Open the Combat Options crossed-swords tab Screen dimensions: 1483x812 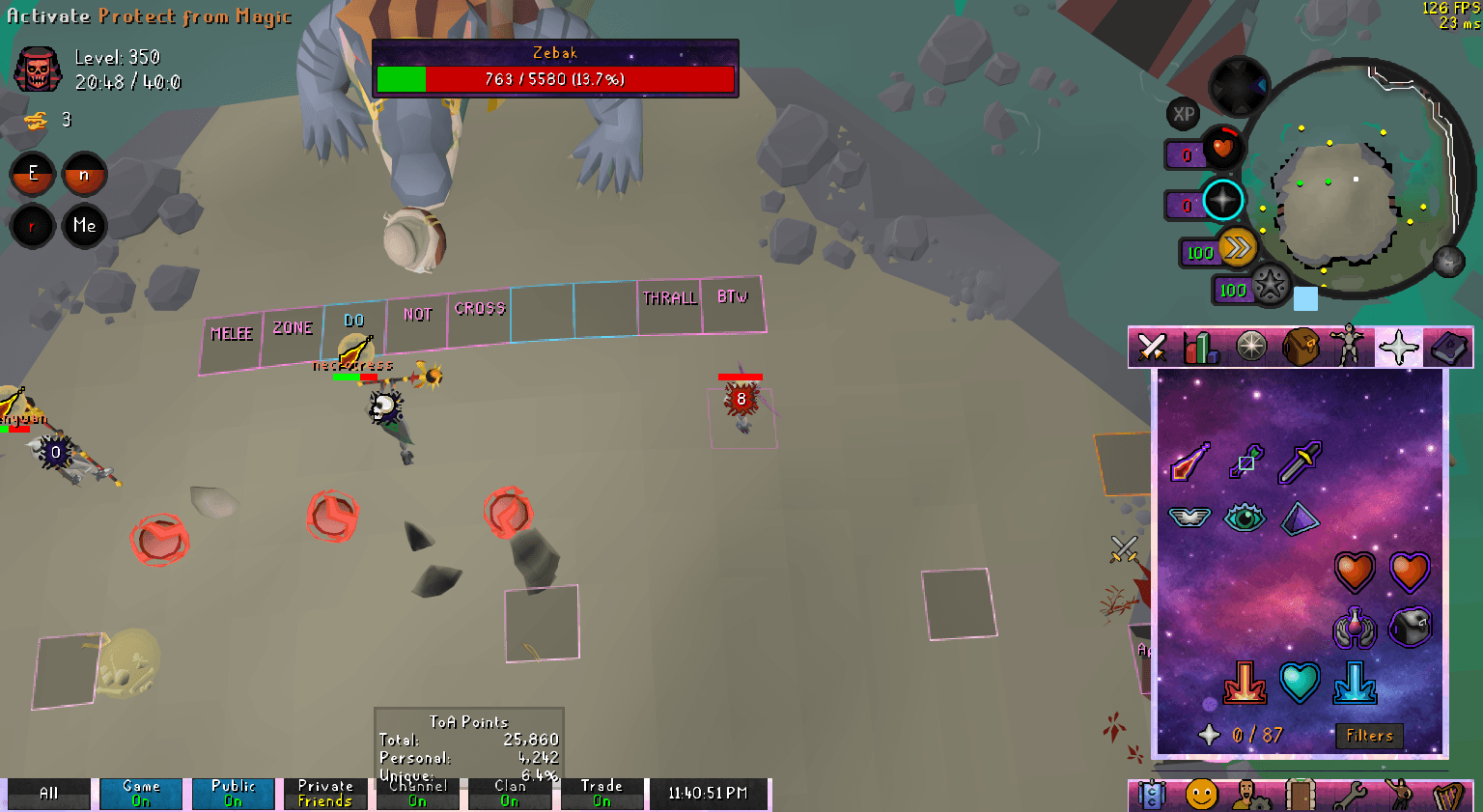tap(1151, 348)
